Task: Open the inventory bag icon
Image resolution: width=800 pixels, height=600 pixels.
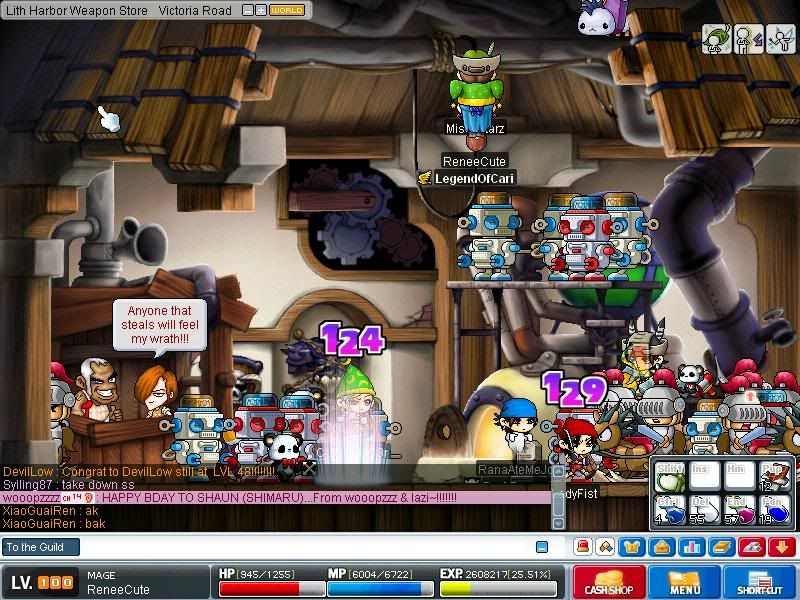Action: 661,547
